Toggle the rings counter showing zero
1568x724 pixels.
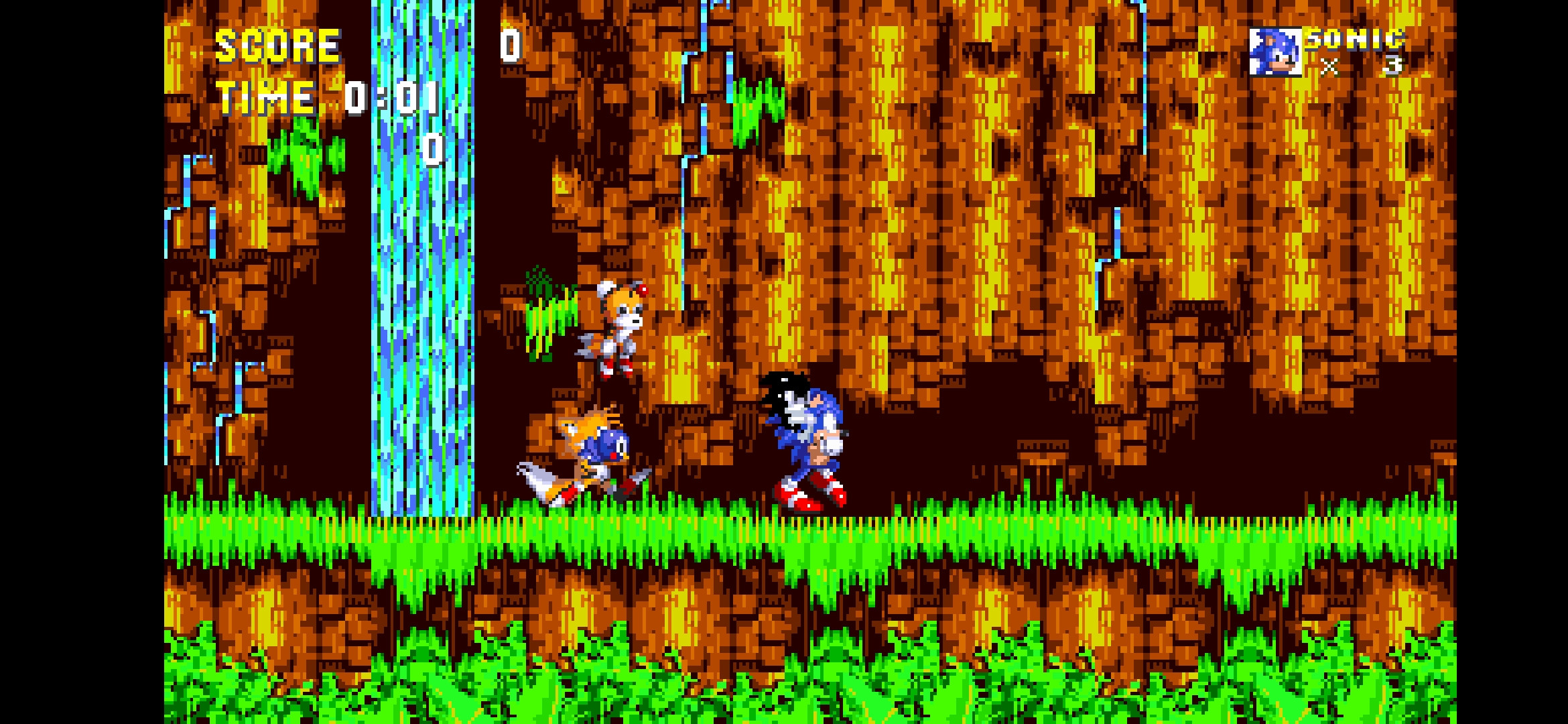click(432, 149)
